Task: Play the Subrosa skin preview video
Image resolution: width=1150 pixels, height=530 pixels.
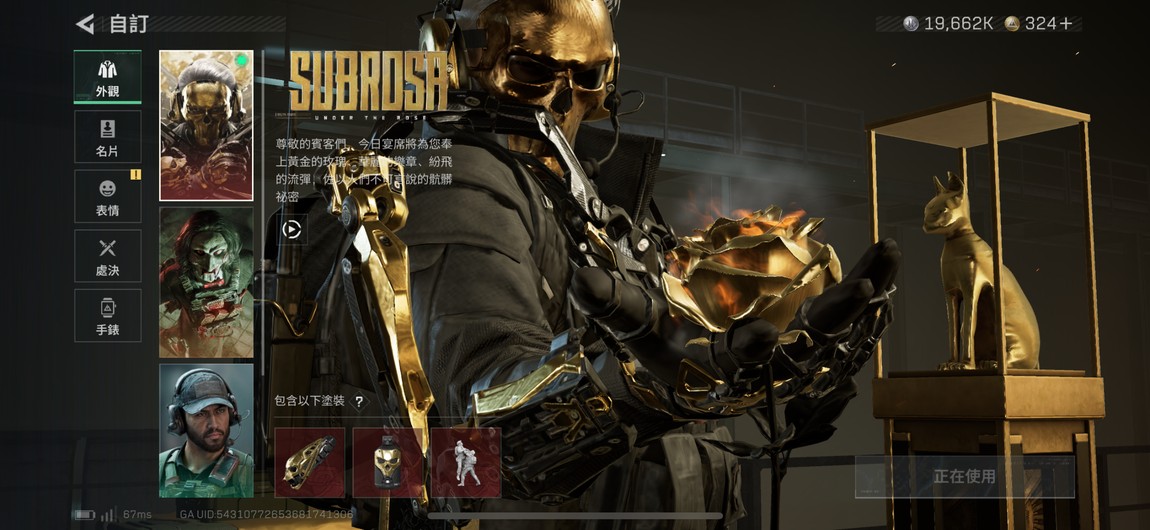Action: coord(291,229)
